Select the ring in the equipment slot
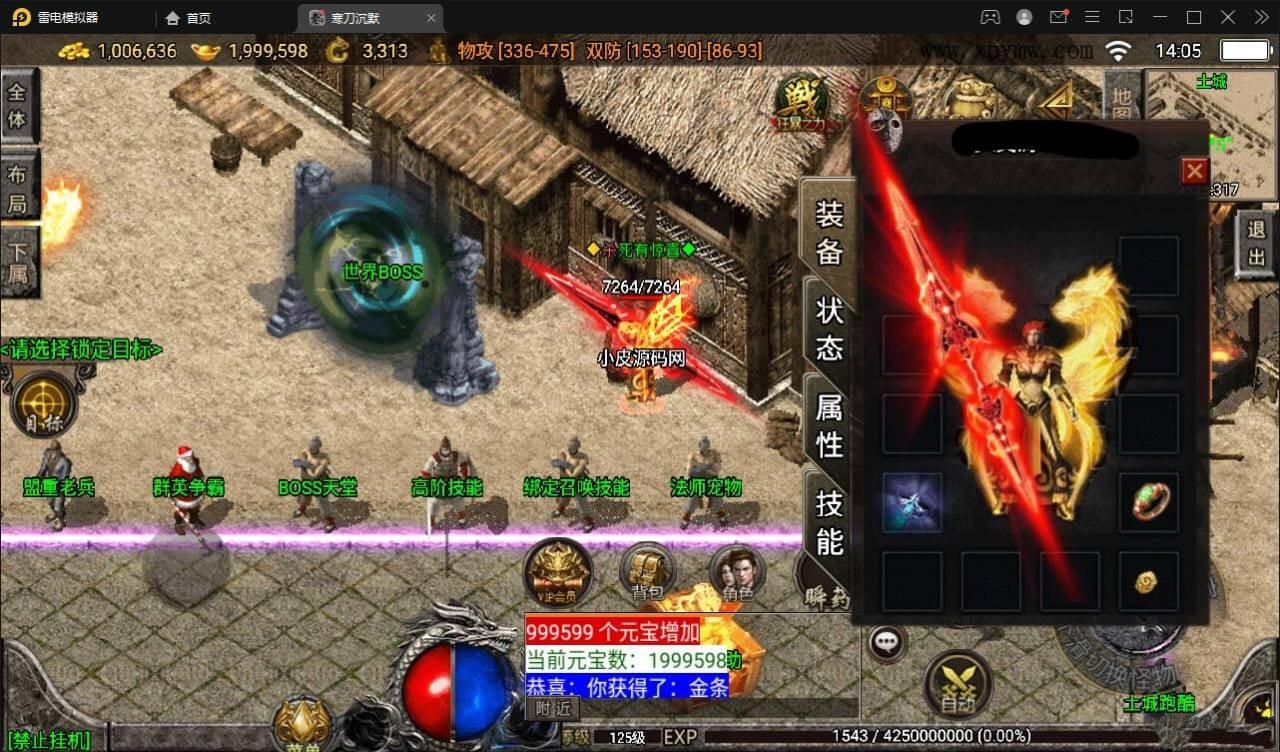Image resolution: width=1280 pixels, height=752 pixels. pos(1148,501)
